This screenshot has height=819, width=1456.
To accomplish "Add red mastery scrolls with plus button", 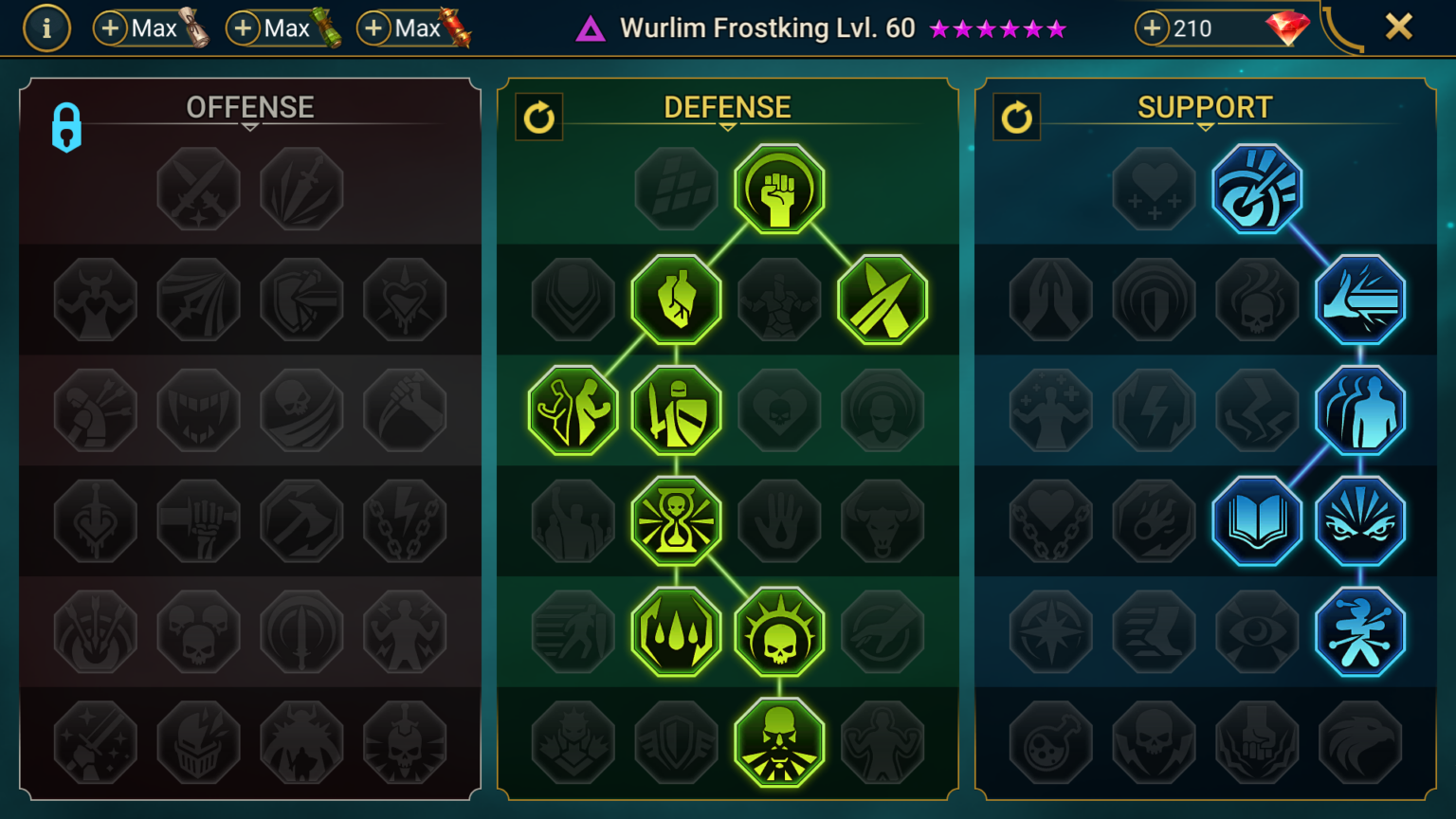I will pos(373,28).
